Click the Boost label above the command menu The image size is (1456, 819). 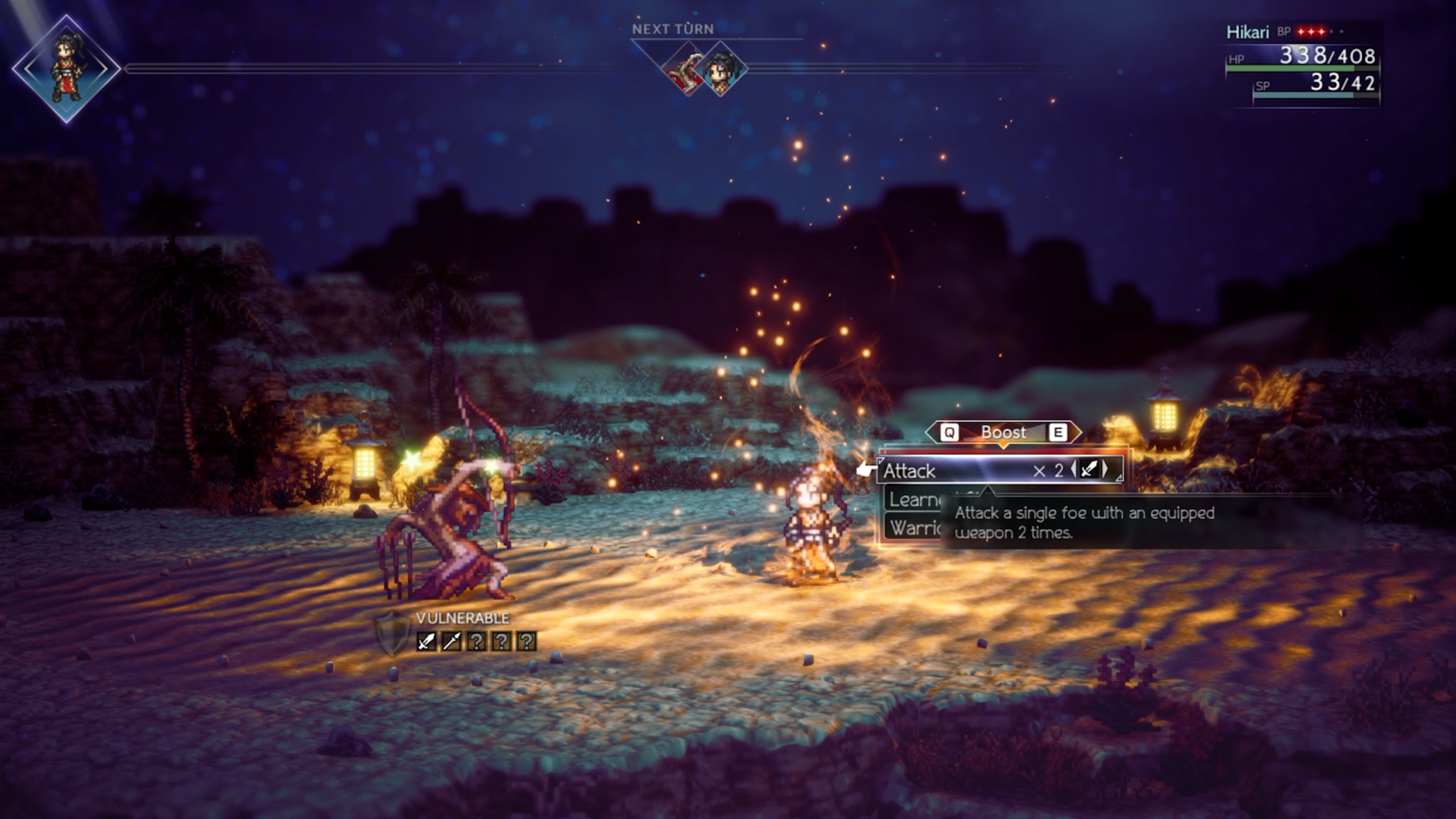tap(1003, 433)
